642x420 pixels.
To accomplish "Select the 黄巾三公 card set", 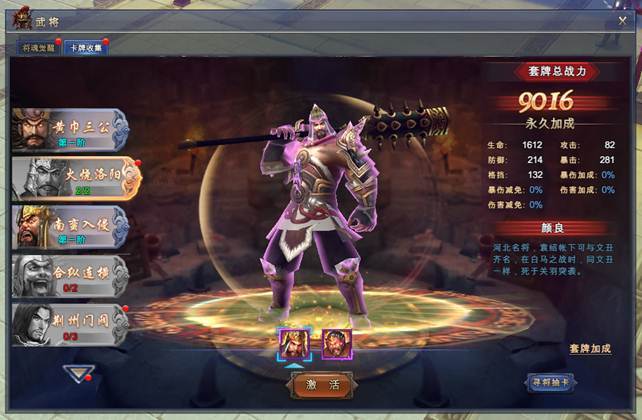I will (72, 128).
